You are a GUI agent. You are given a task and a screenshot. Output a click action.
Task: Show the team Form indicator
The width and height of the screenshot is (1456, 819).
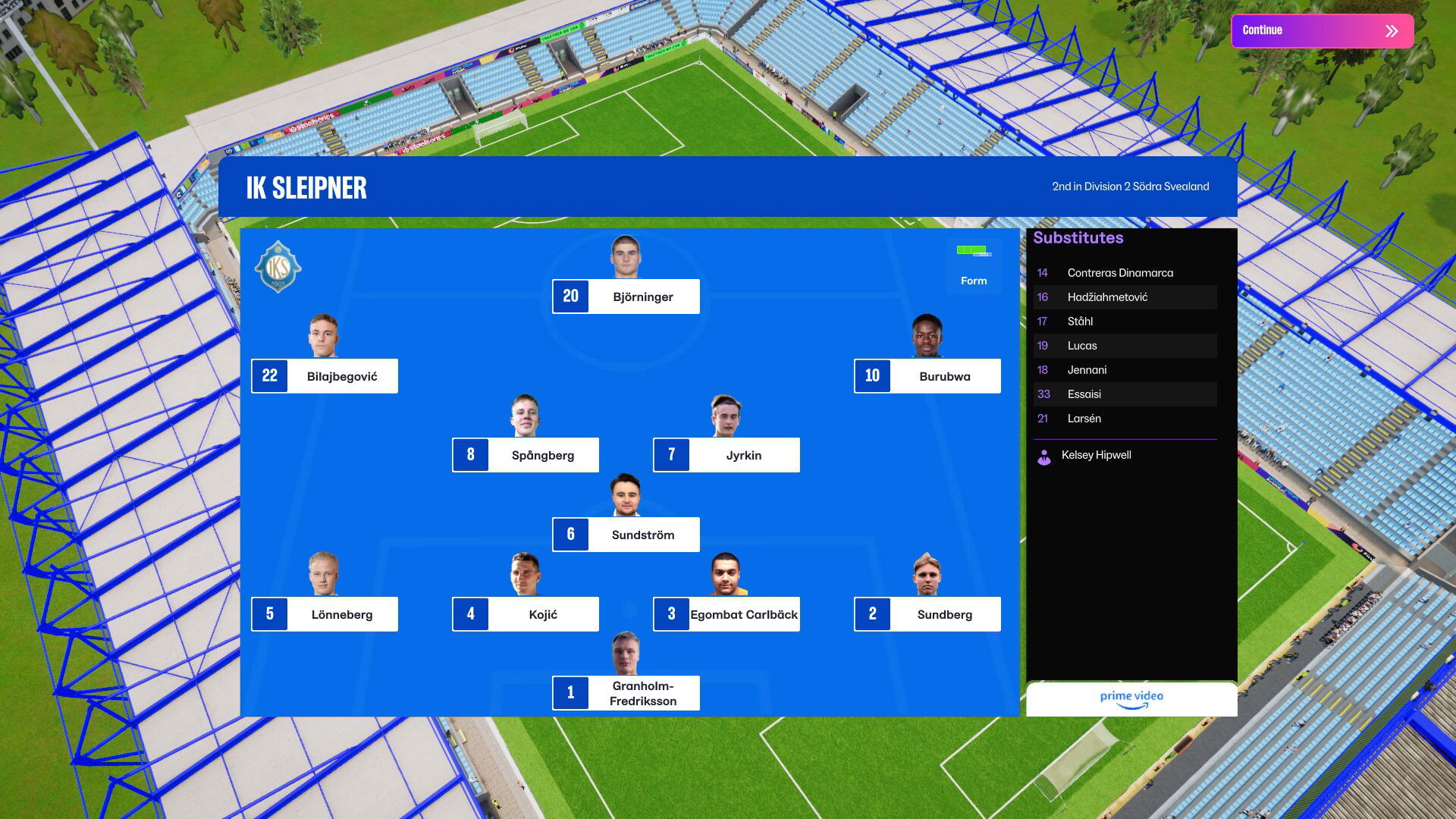pos(974,266)
